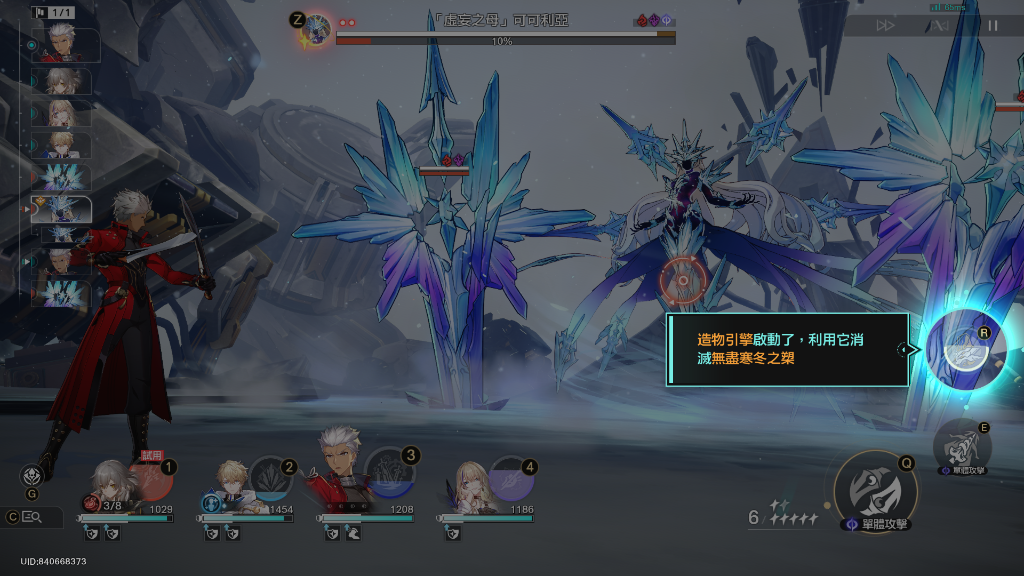Trigger the glowing Engine of Creation button
Image resolution: width=1024 pixels, height=576 pixels.
pos(961,348)
